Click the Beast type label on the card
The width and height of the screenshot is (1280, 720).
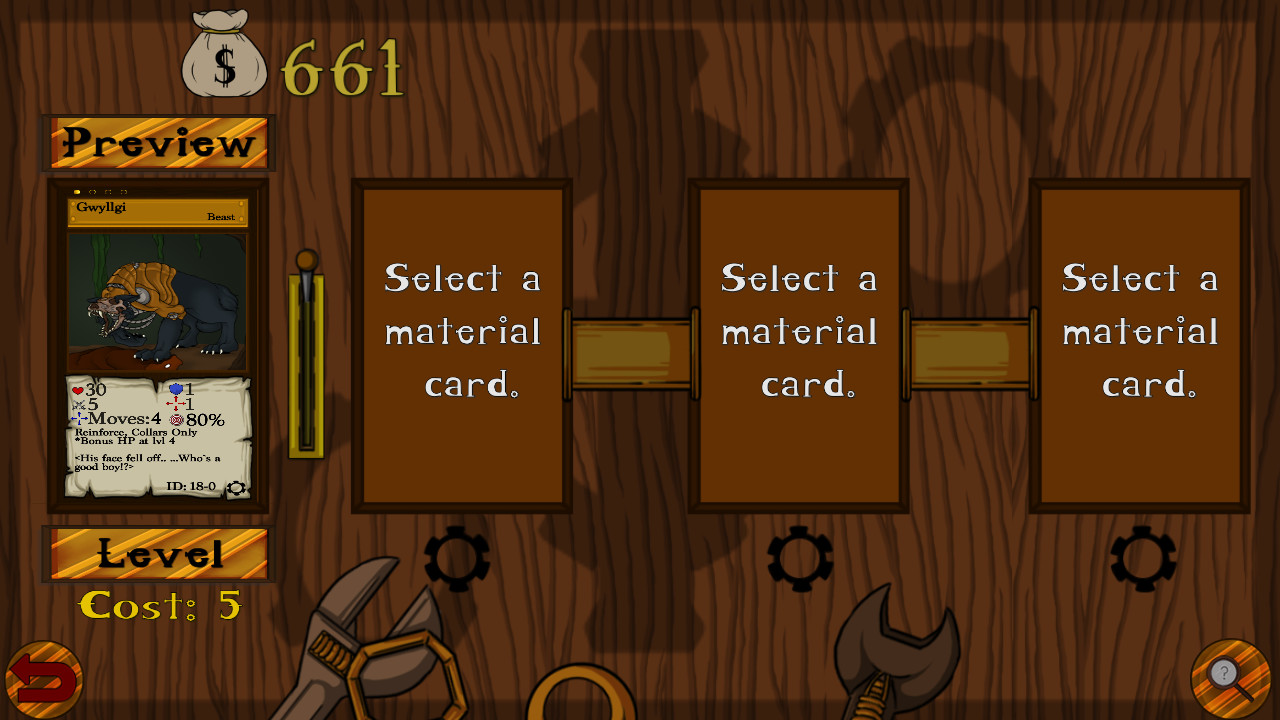[x=221, y=216]
